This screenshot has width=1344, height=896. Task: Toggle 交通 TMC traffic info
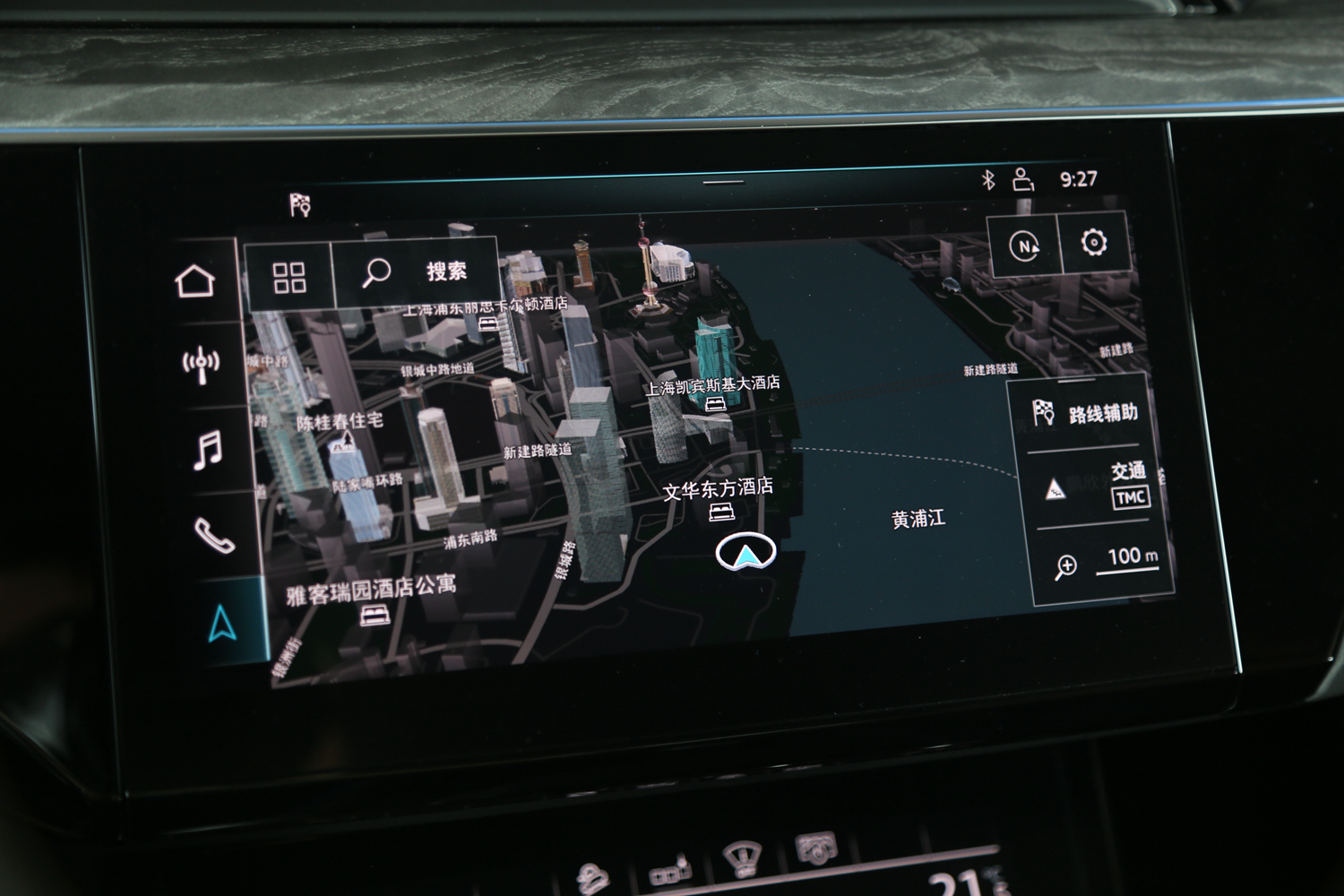[1095, 486]
